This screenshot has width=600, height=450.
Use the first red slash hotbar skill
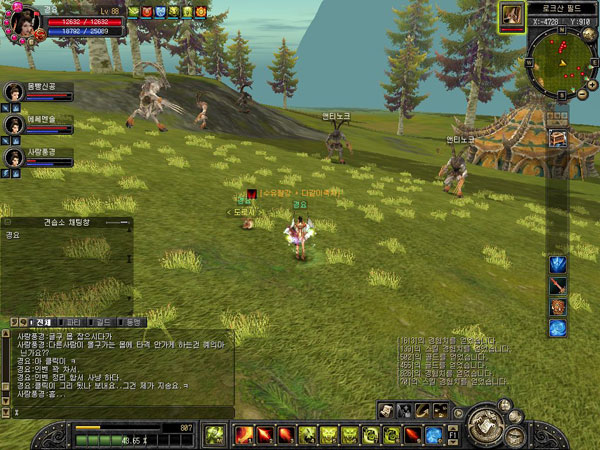(x=243, y=435)
